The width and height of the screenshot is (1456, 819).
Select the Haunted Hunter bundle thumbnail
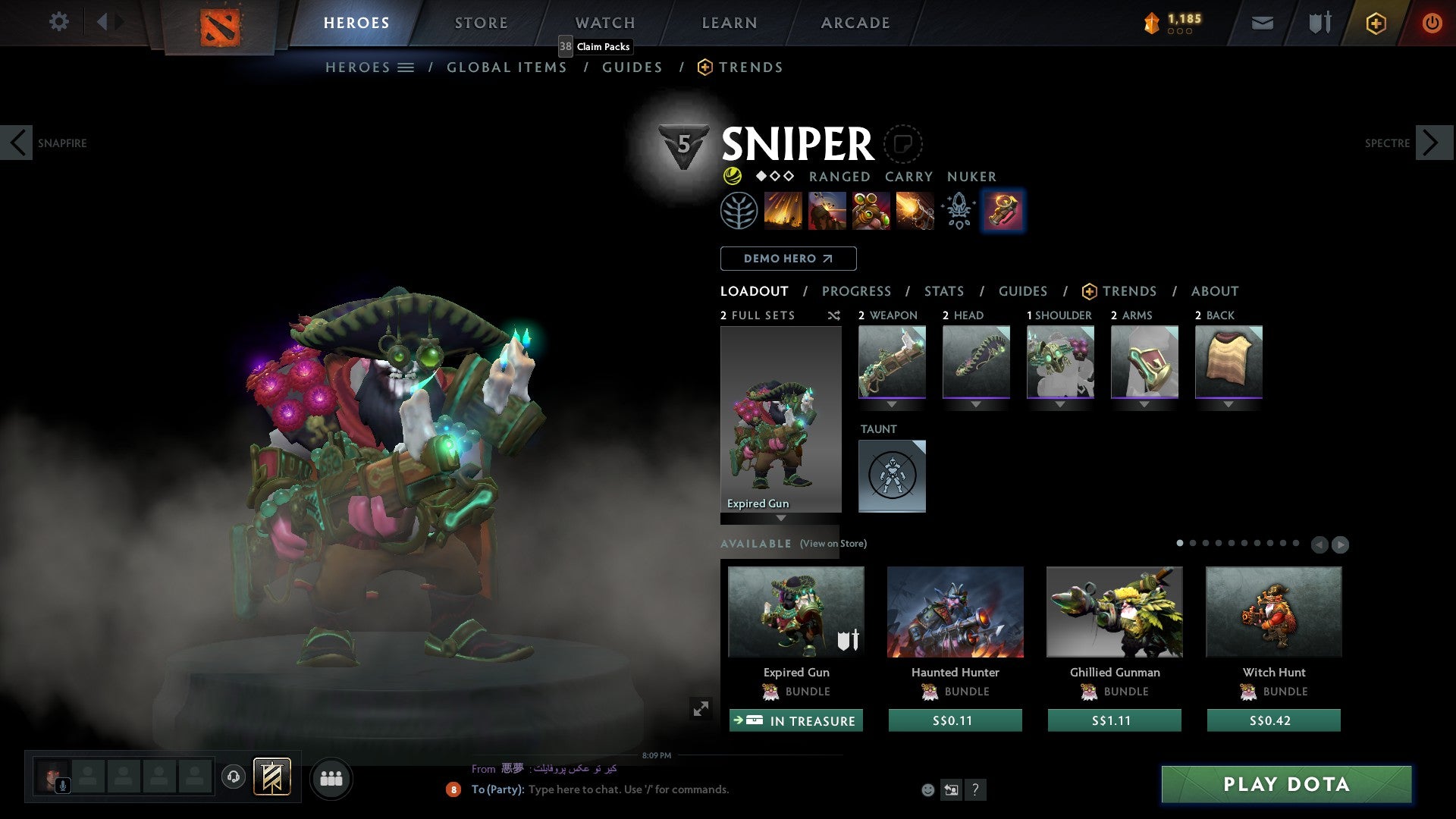(955, 612)
